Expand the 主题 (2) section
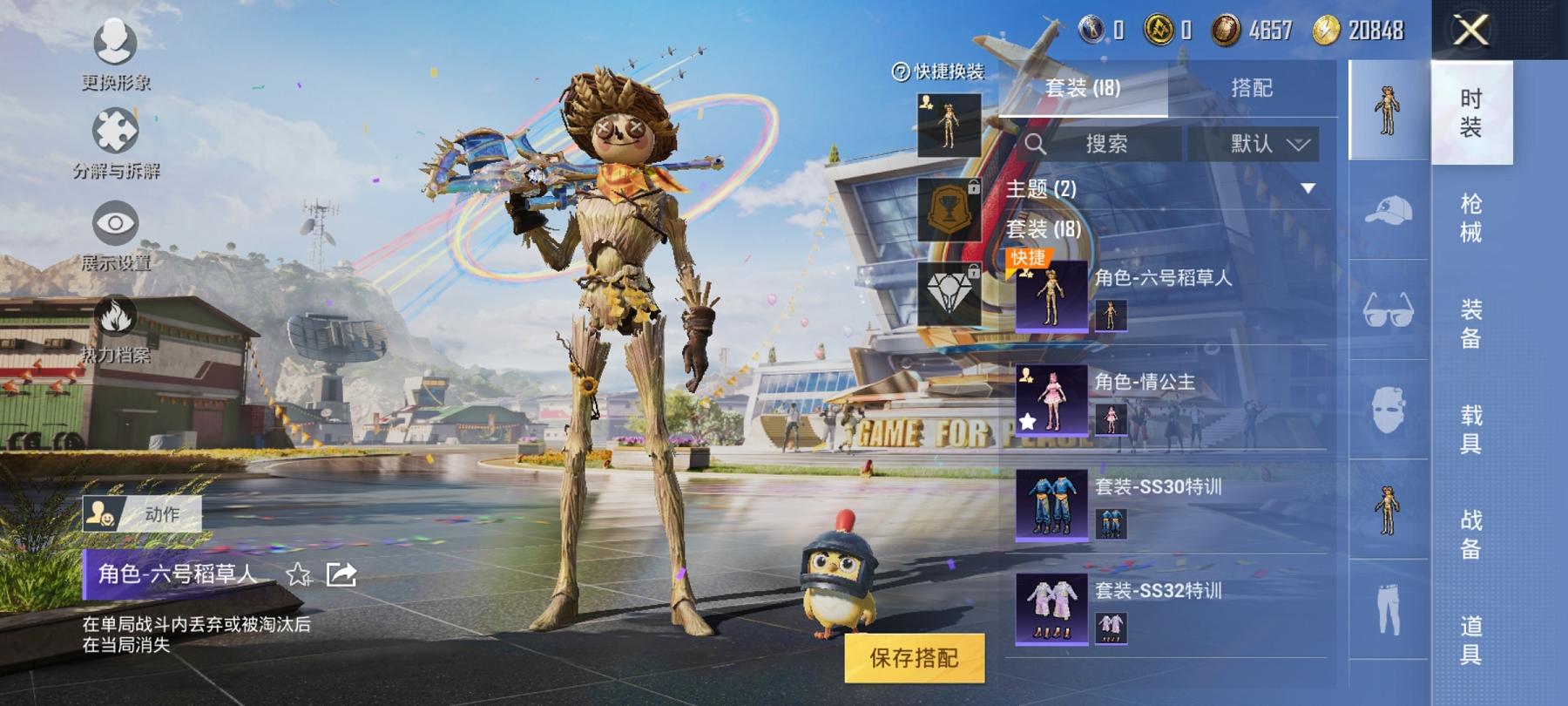Screen dimensions: 1568x706 tap(1307, 189)
